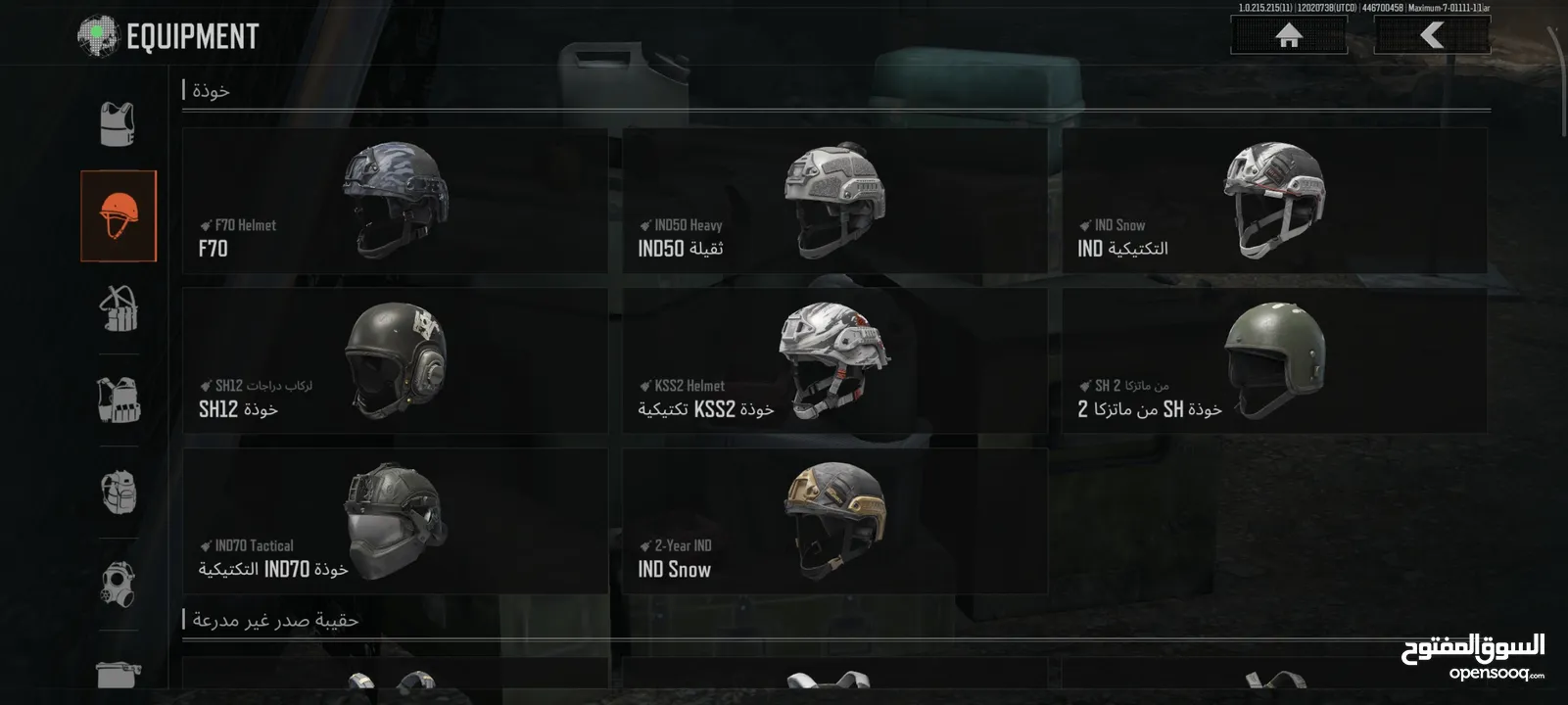This screenshot has height=705, width=1568.
Task: Switch to the gas mask category
Action: coord(119,584)
